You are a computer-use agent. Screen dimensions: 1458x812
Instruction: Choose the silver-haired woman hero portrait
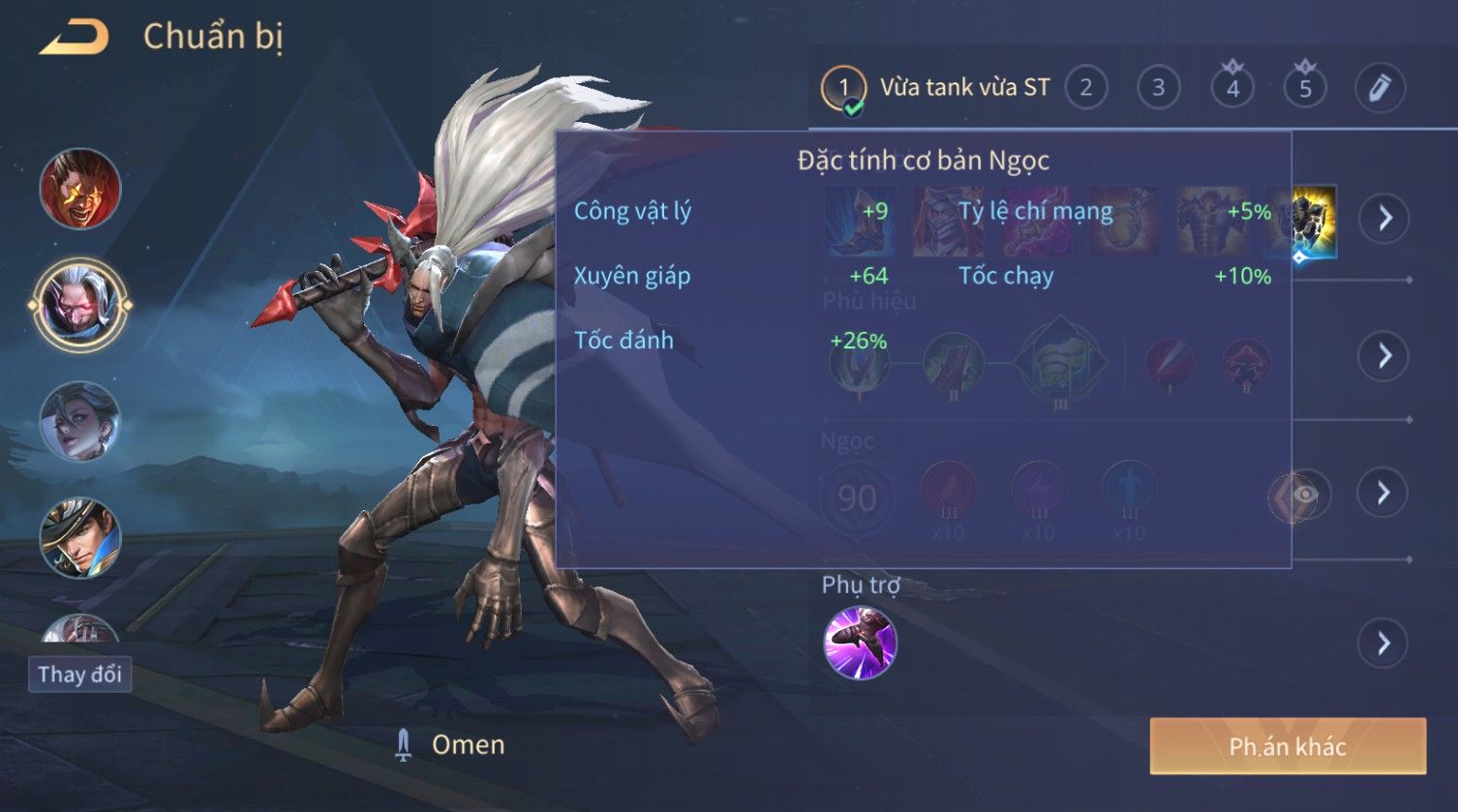point(80,422)
